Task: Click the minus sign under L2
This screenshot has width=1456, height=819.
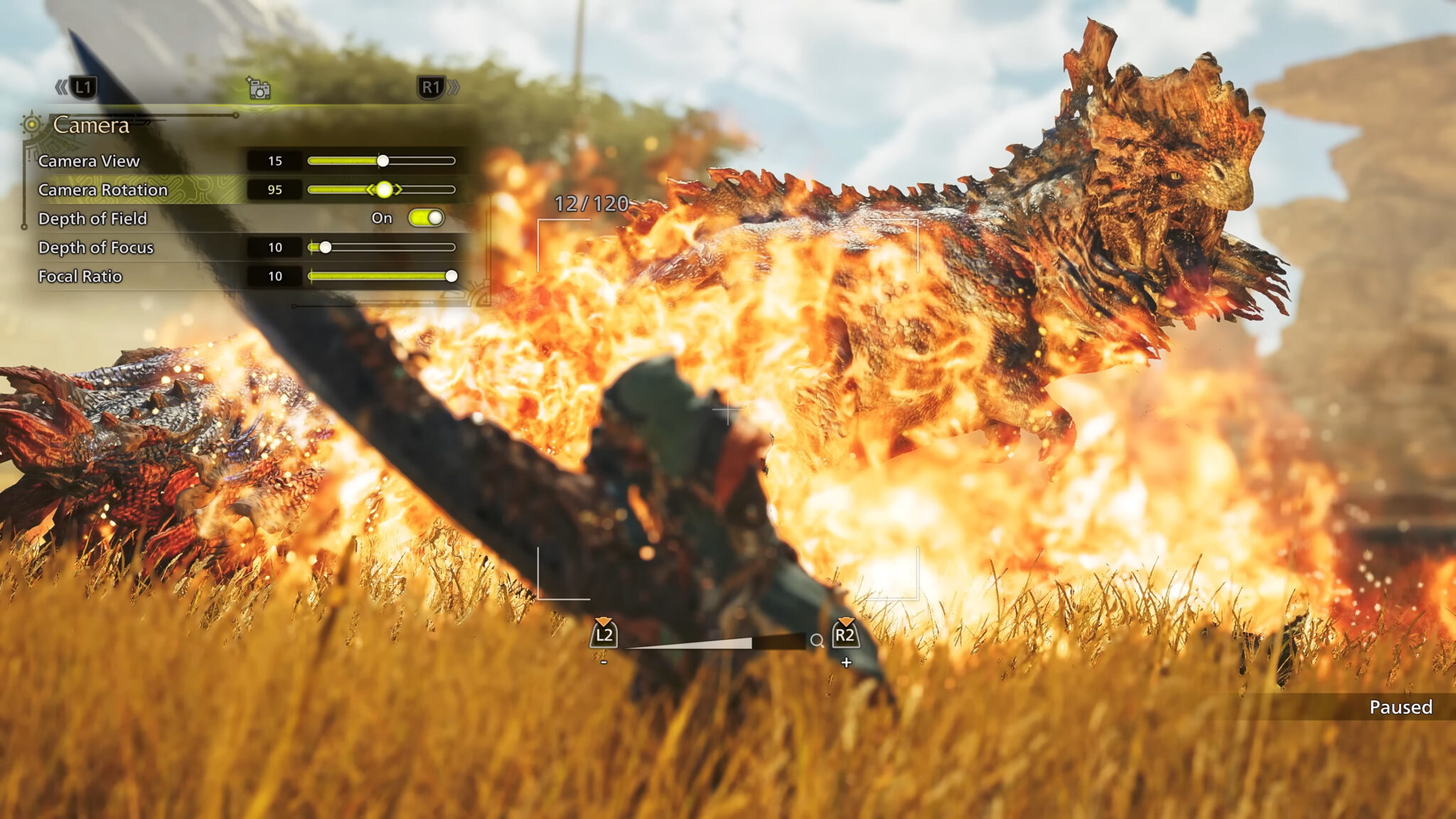Action: coord(604,662)
